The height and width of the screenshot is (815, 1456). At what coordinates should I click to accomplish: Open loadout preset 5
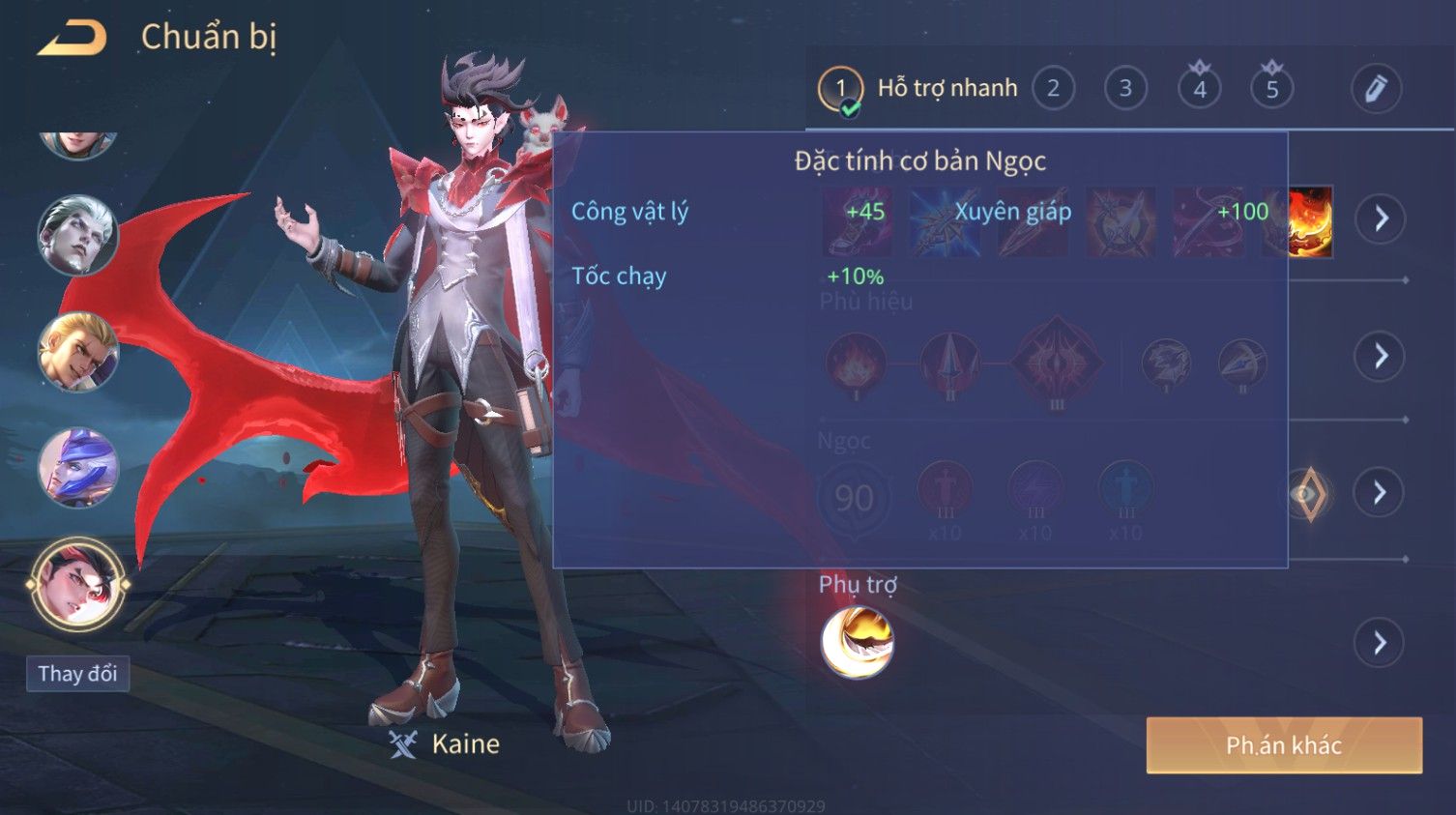pos(1272,89)
